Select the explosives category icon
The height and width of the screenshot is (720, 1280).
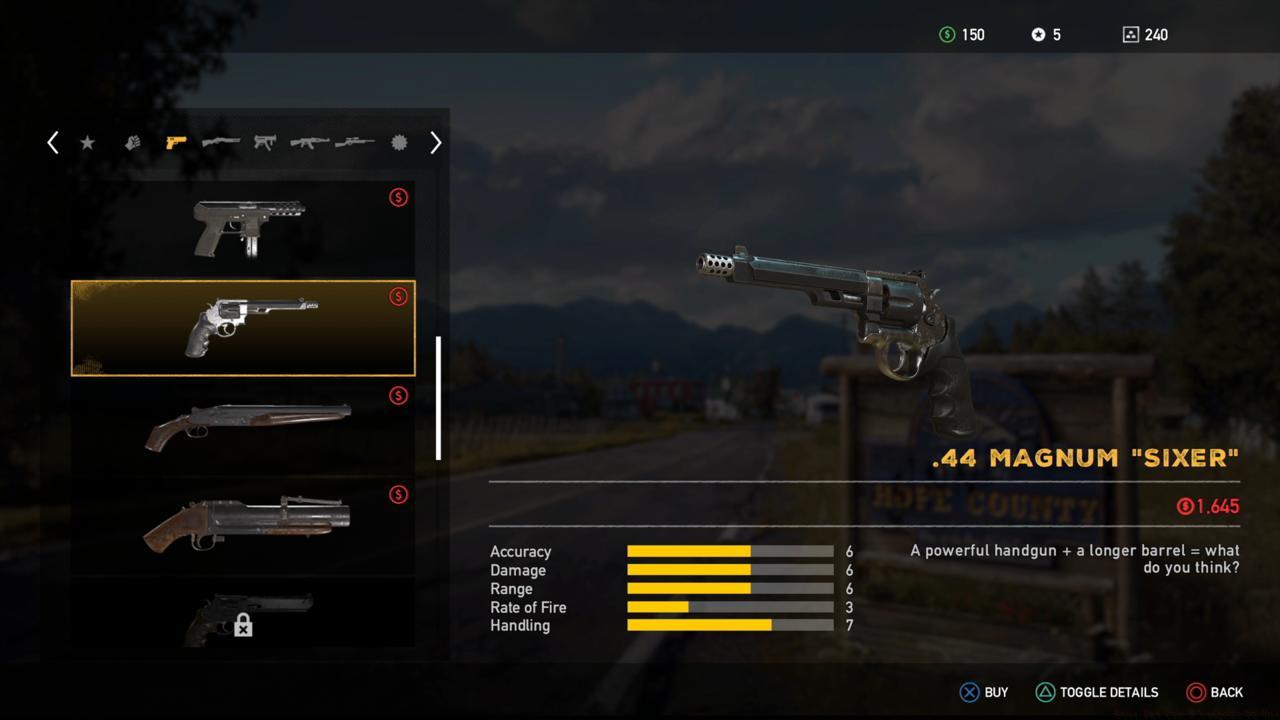(398, 142)
